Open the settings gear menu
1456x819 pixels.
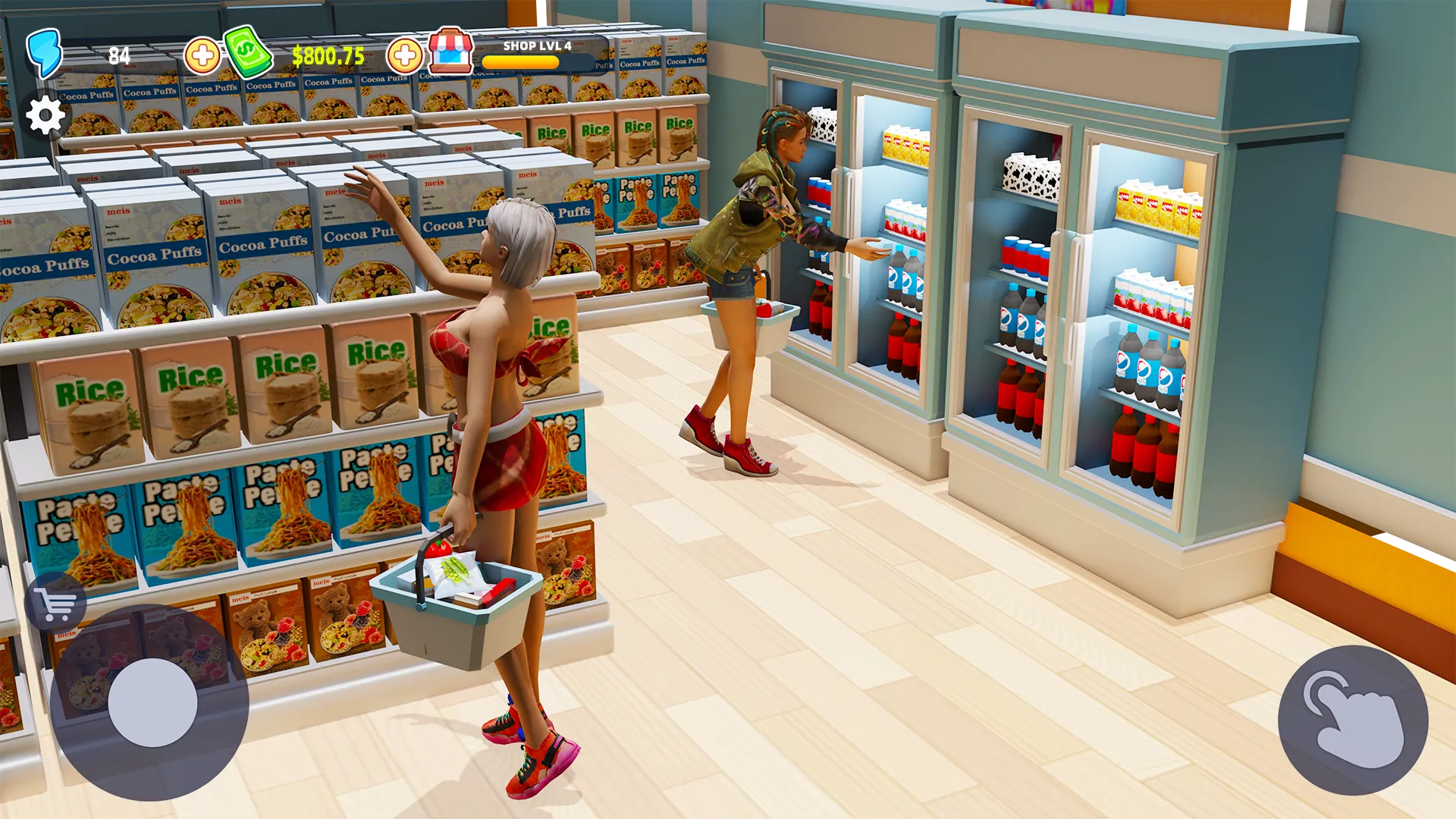point(45,115)
